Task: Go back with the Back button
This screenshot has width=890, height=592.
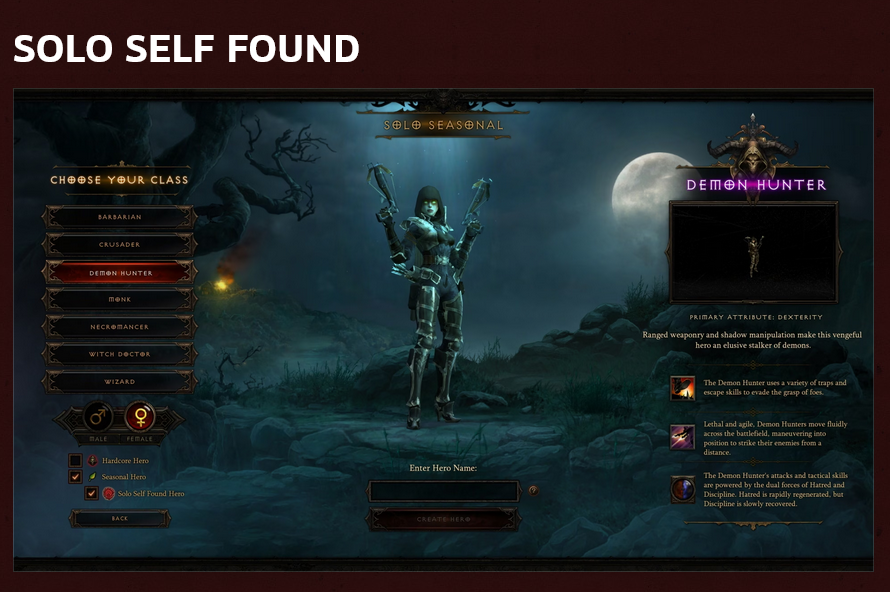Action: (x=120, y=518)
